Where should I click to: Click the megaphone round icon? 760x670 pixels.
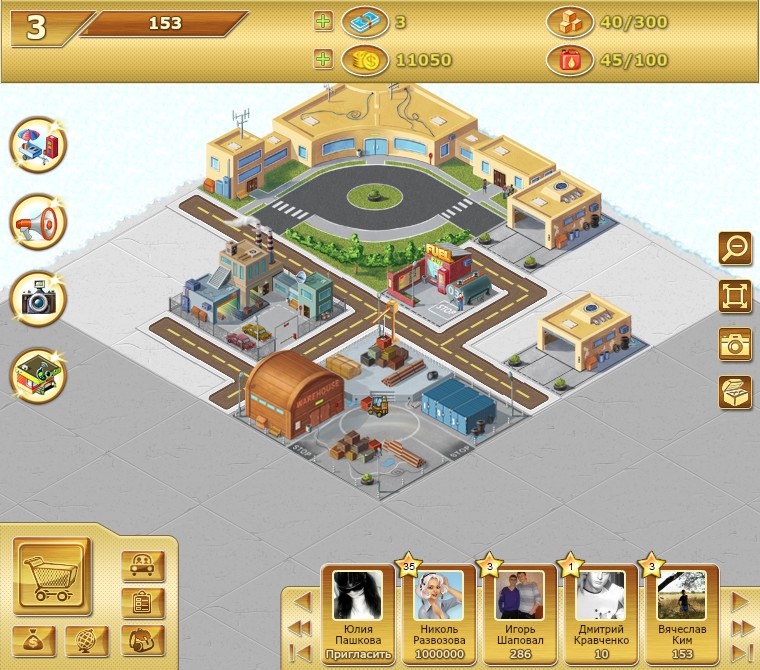[x=38, y=222]
